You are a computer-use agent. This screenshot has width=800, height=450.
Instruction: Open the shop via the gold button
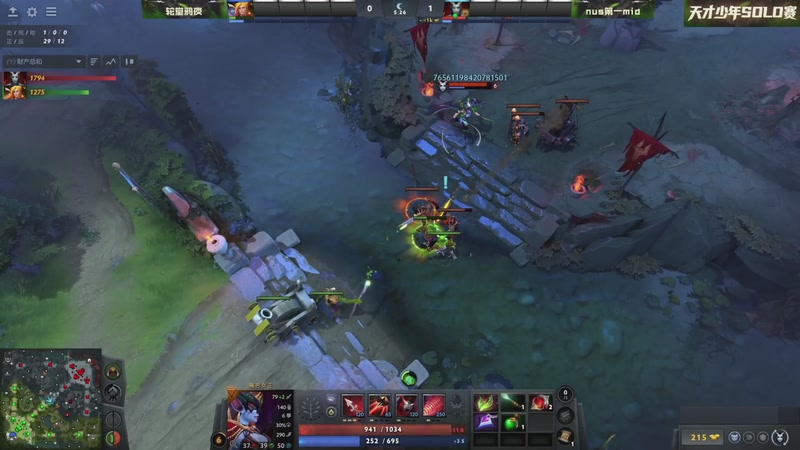pyautogui.click(x=700, y=437)
